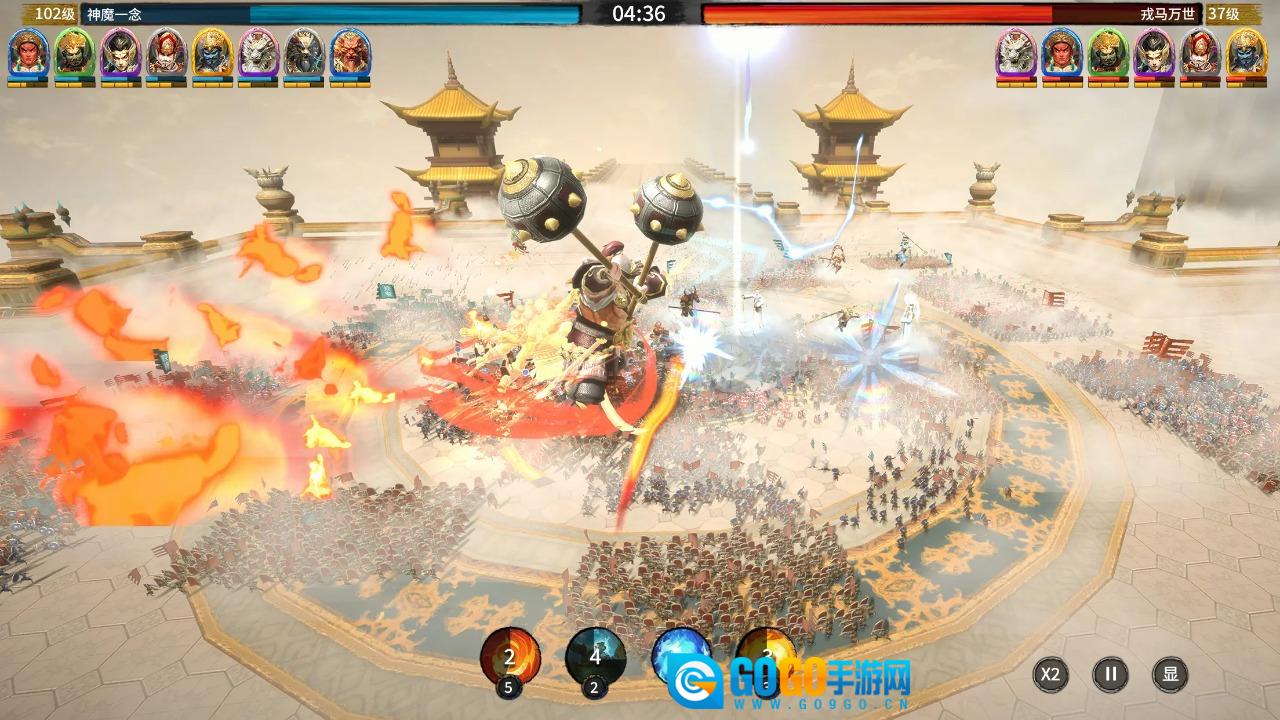Select 戎马万世 team's white dragon portrait
Screen dimensions: 1280x720
pyautogui.click(x=1016, y=53)
